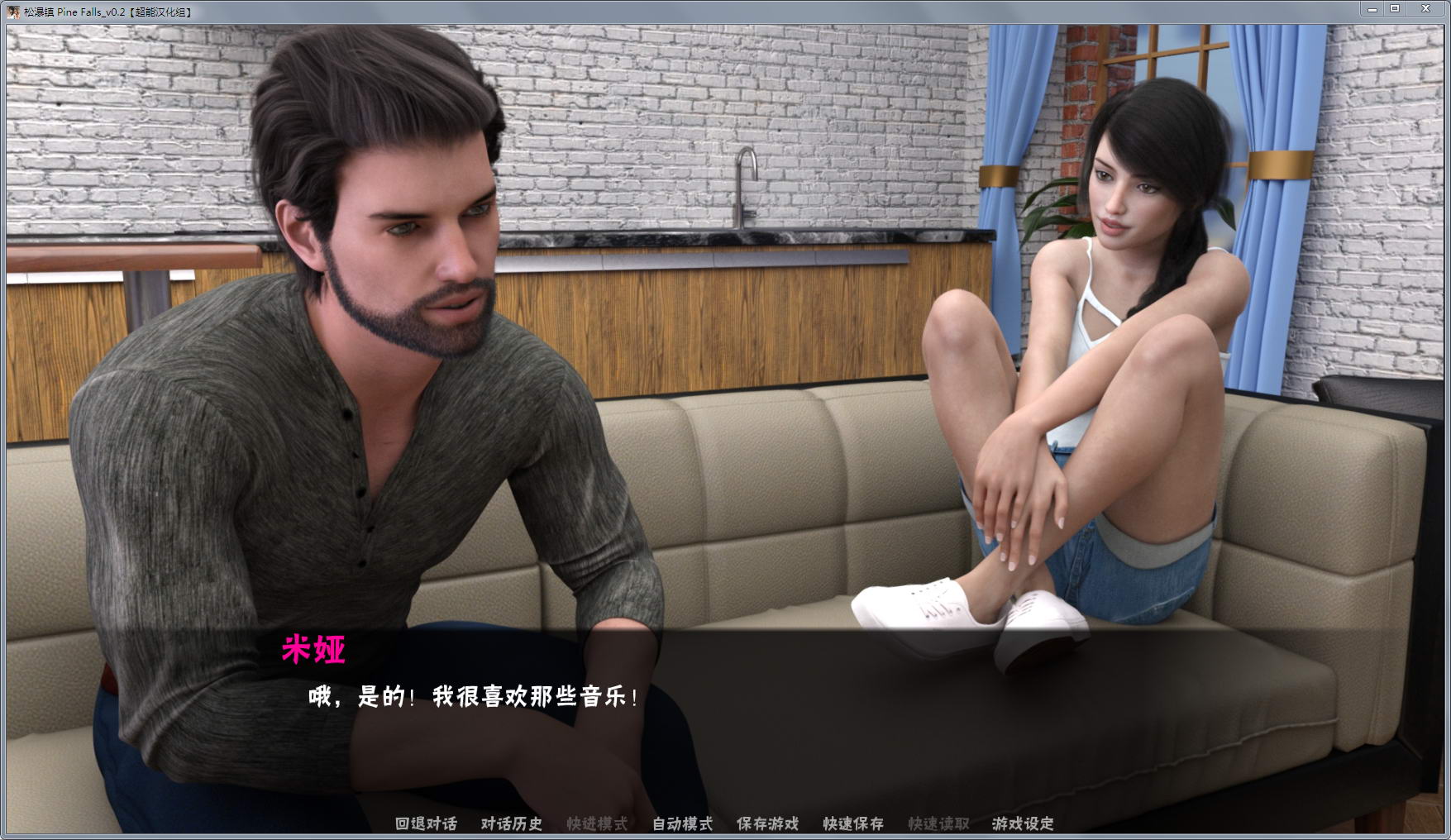Click 保存游戏 to store progress
This screenshot has width=1451, height=840.
coord(767,824)
